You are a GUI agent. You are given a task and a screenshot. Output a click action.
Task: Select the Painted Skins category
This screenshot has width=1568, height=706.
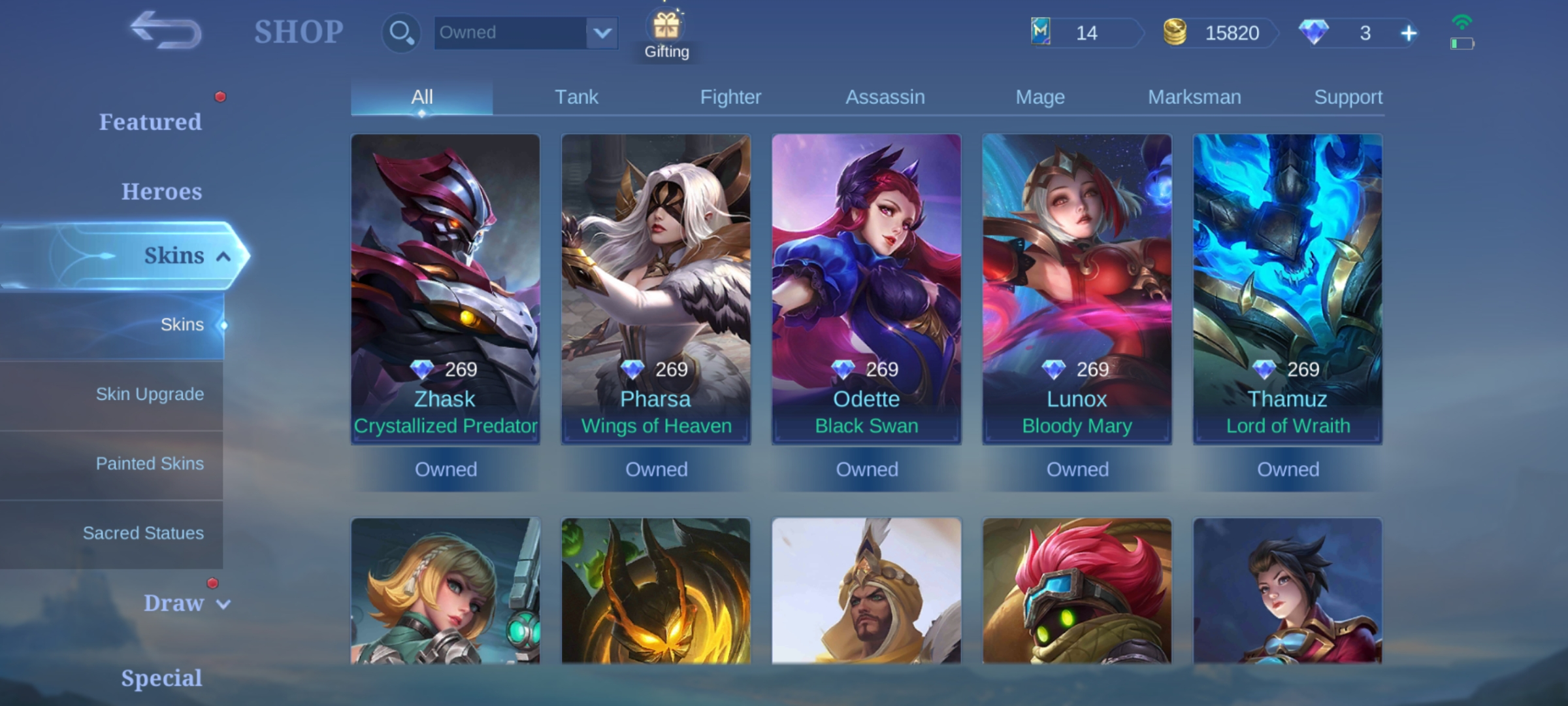(x=150, y=463)
